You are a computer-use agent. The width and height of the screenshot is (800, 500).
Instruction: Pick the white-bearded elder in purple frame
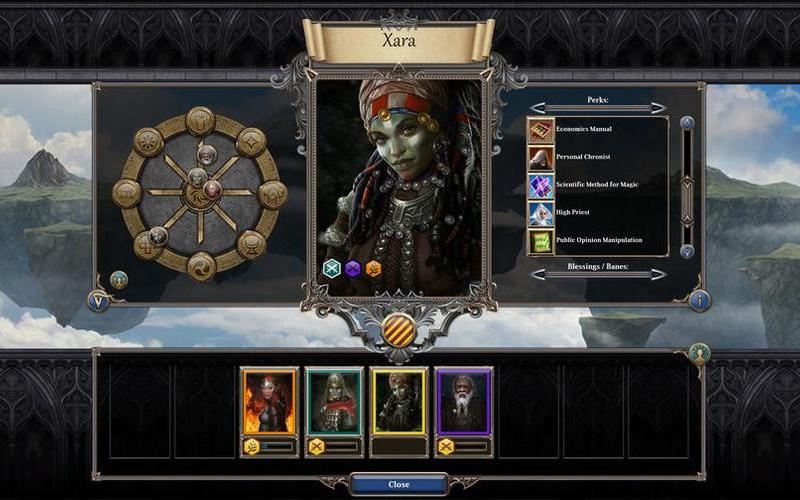pyautogui.click(x=463, y=401)
